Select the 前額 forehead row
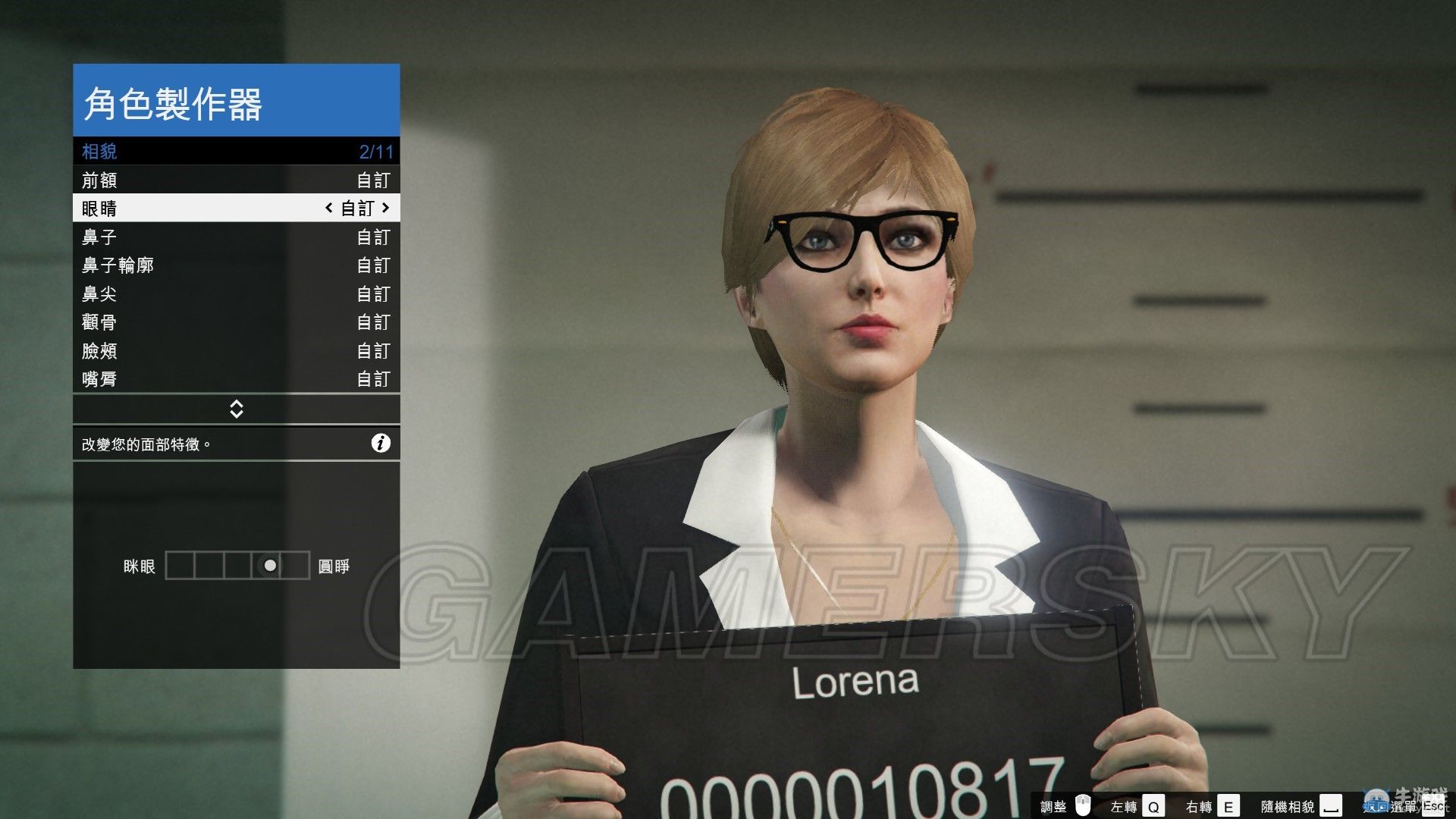The width and height of the screenshot is (1456, 819). 236,180
